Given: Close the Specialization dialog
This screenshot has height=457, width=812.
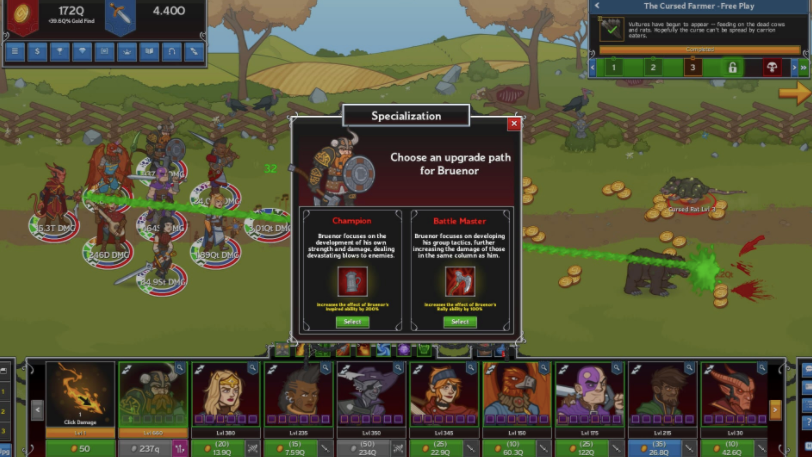Looking at the screenshot, I should pyautogui.click(x=514, y=124).
